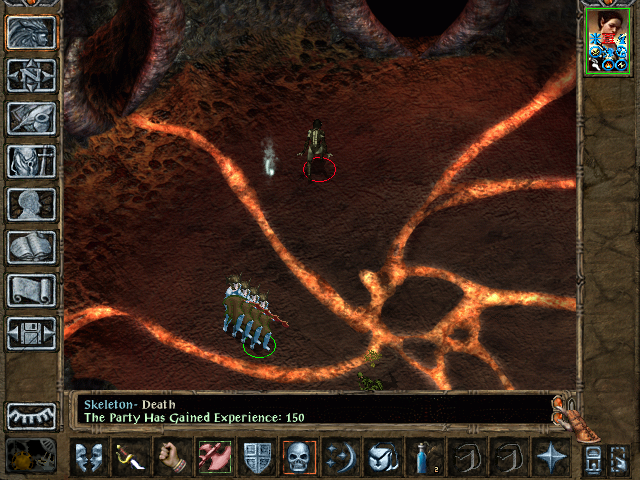The image size is (640, 480).
Task: Return to game with the top sidebar button
Action: click(32, 32)
